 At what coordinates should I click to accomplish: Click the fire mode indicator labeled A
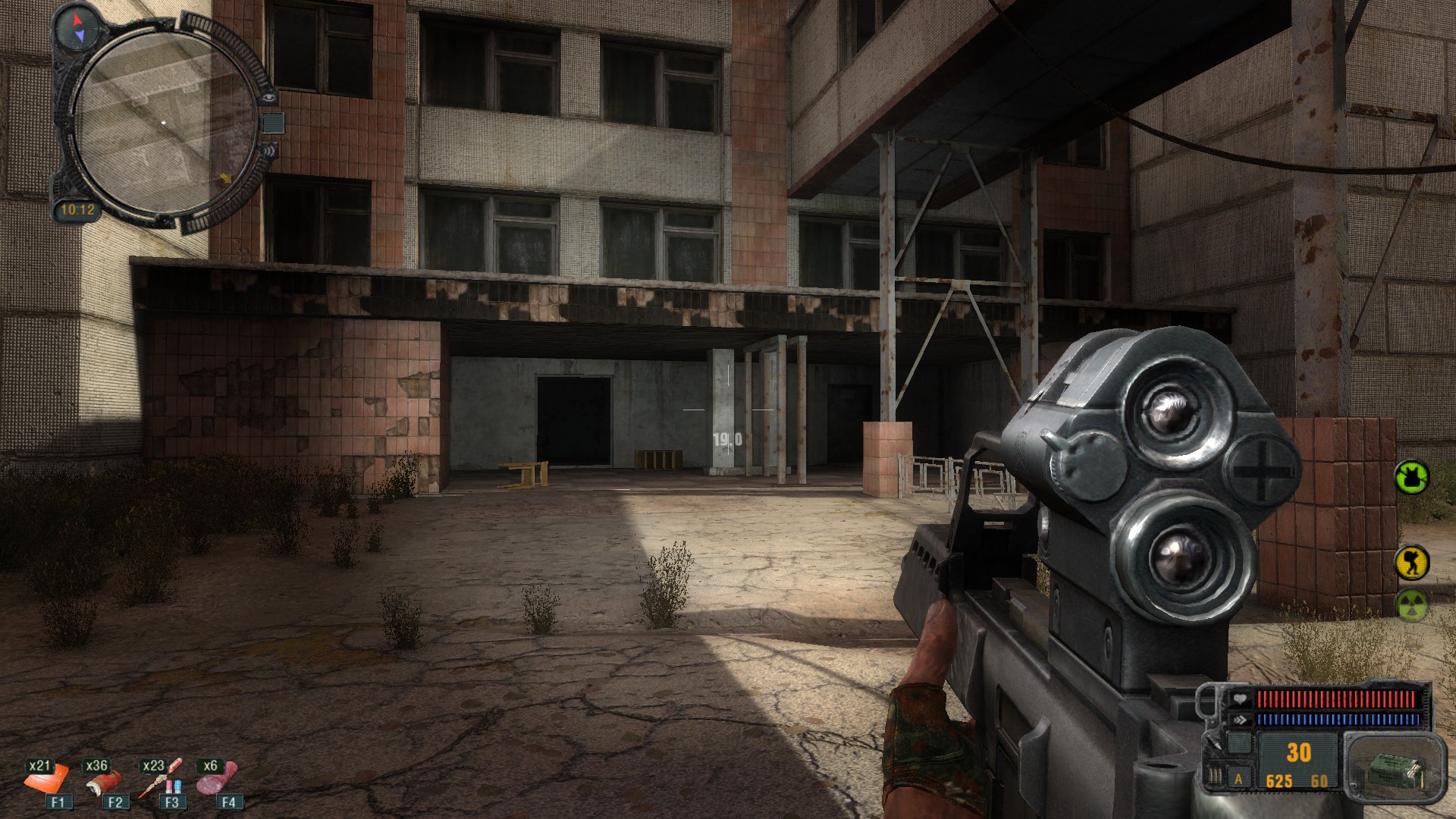pyautogui.click(x=1239, y=779)
